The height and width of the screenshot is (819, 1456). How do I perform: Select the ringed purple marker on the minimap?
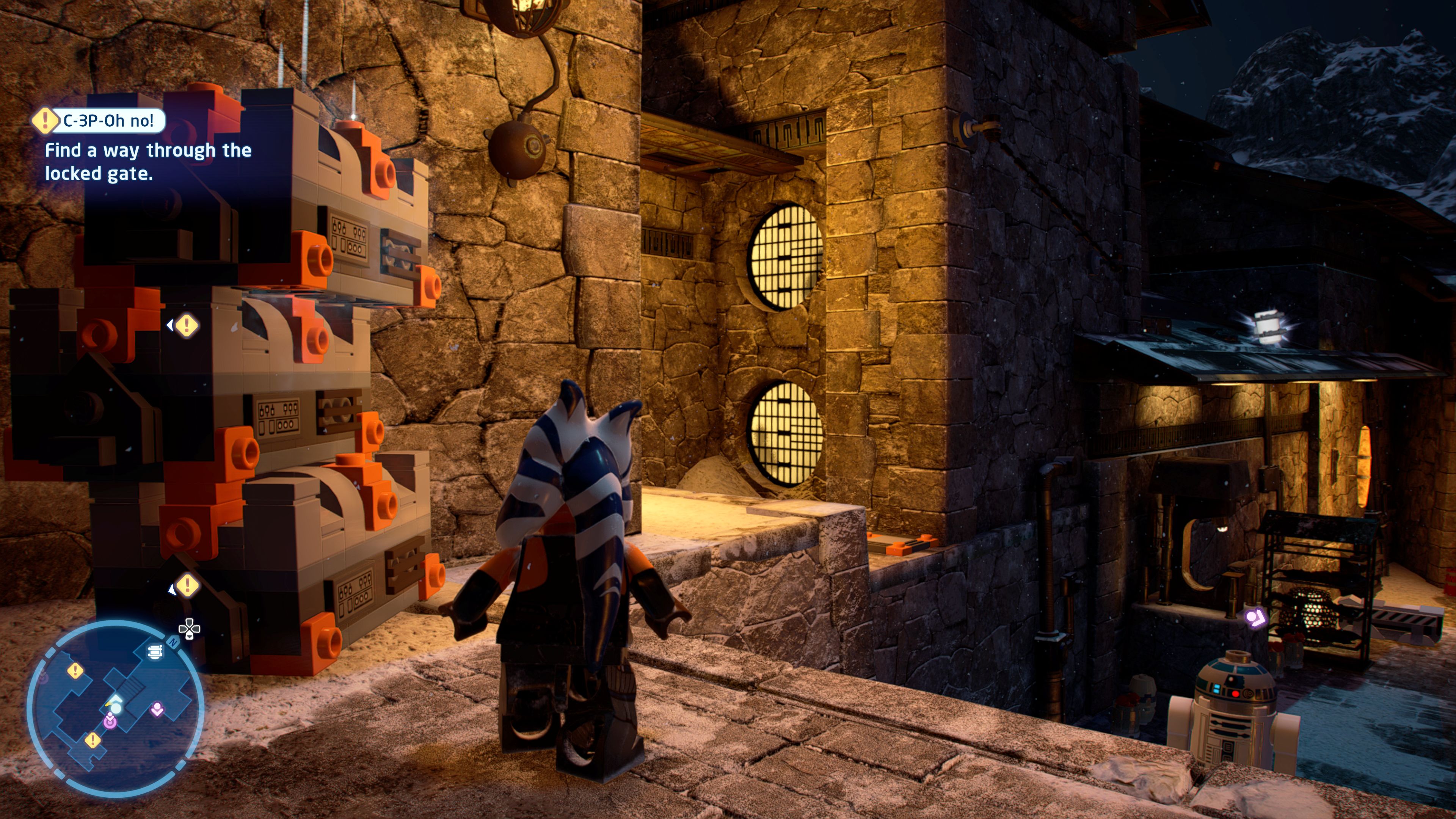point(110,721)
